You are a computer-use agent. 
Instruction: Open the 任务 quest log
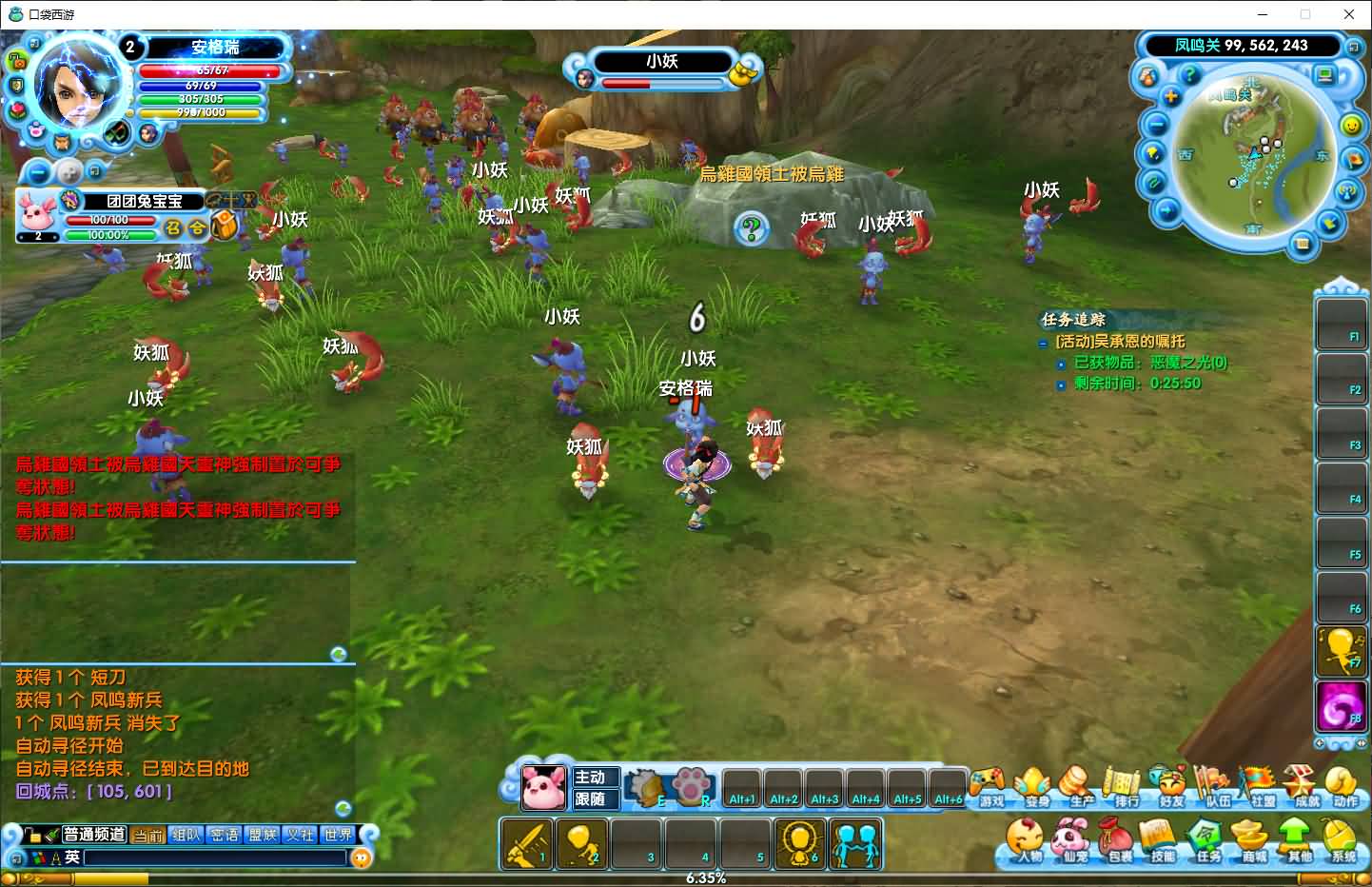point(1206,840)
